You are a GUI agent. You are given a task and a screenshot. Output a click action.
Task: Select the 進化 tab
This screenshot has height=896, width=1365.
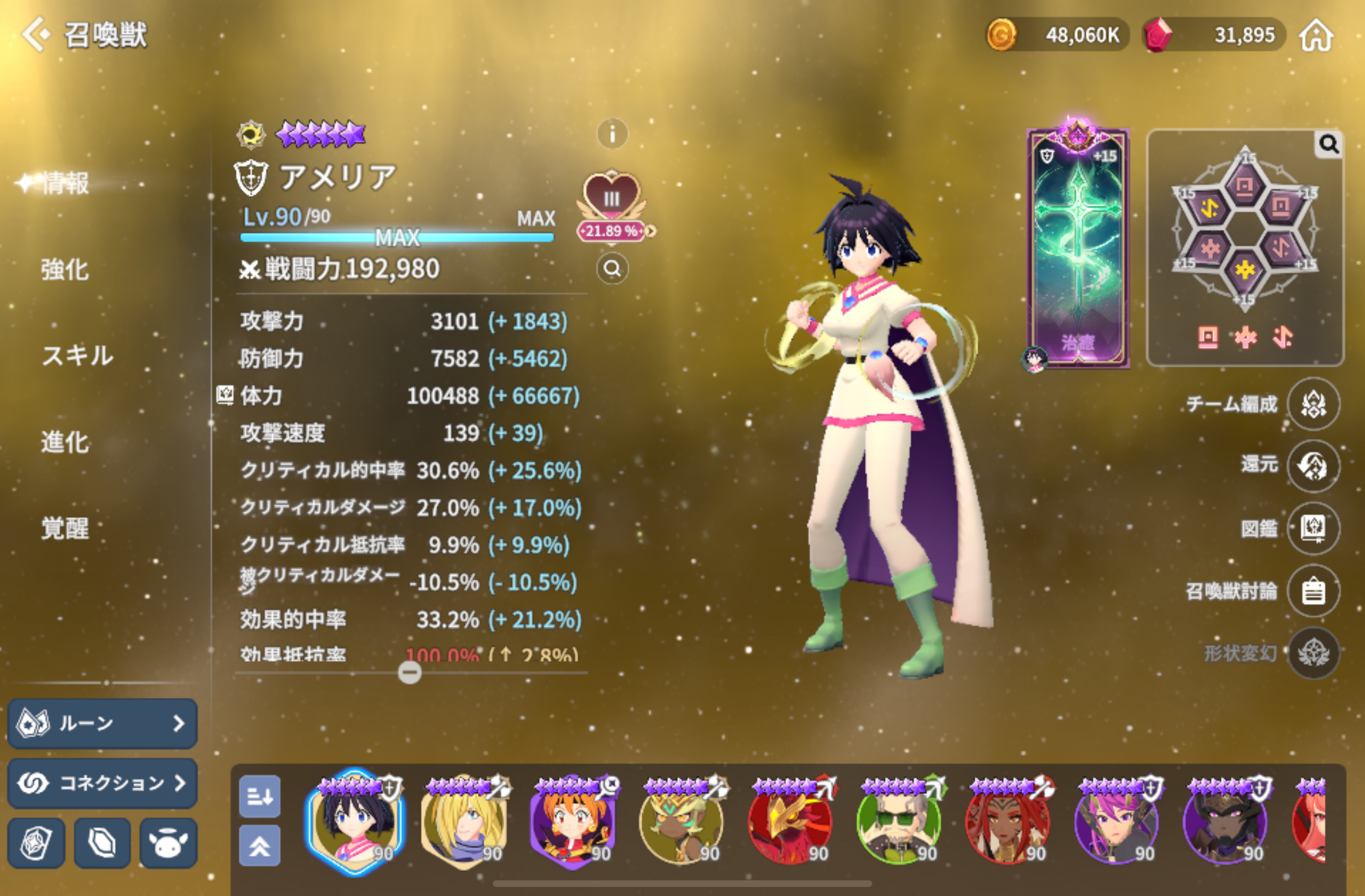click(x=65, y=441)
